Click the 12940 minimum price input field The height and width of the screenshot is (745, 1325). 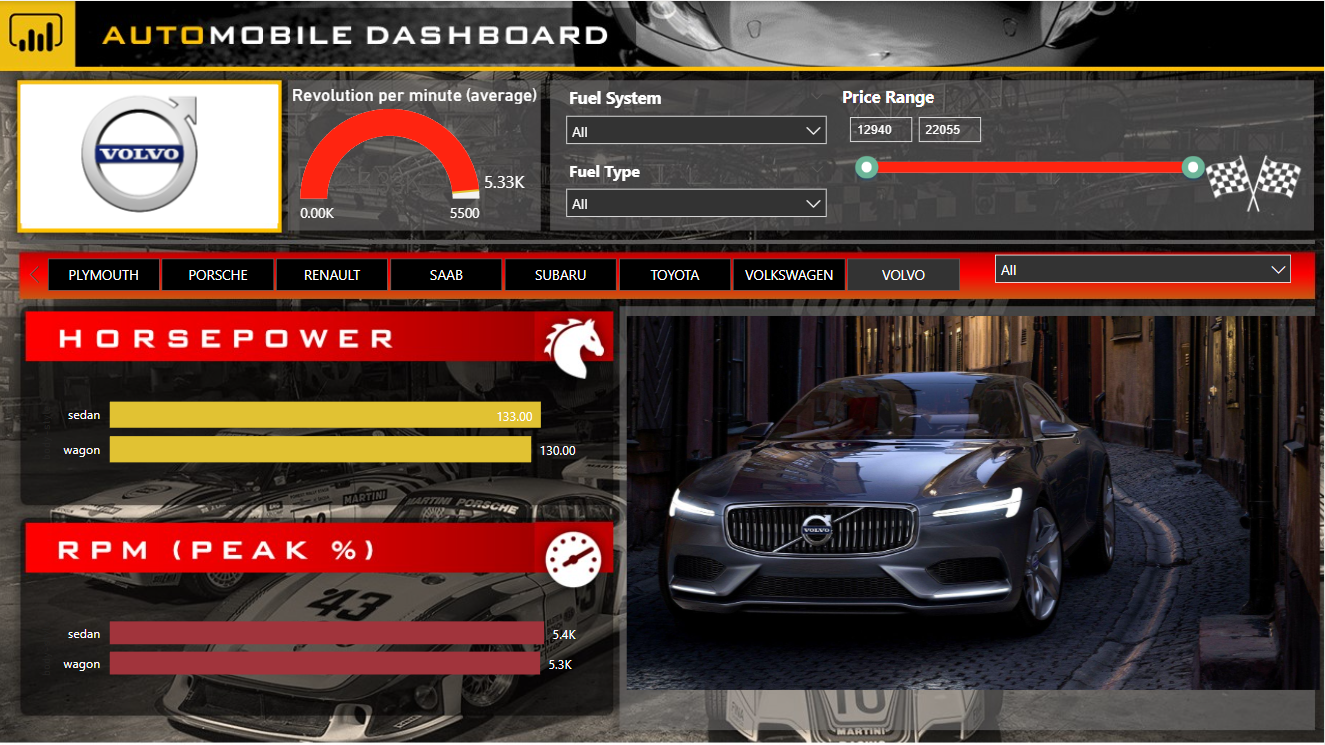880,129
